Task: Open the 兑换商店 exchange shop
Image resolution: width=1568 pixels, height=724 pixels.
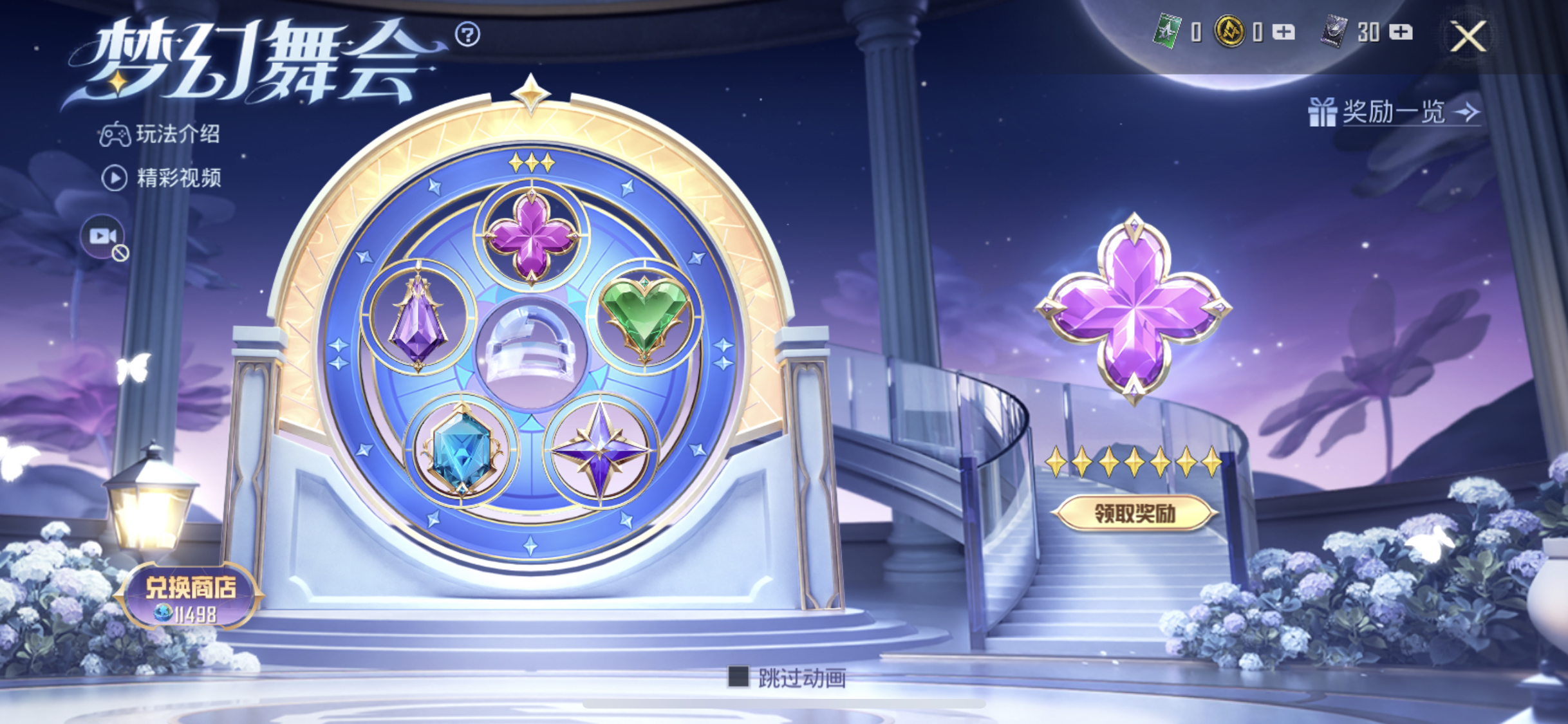Action: pos(190,596)
